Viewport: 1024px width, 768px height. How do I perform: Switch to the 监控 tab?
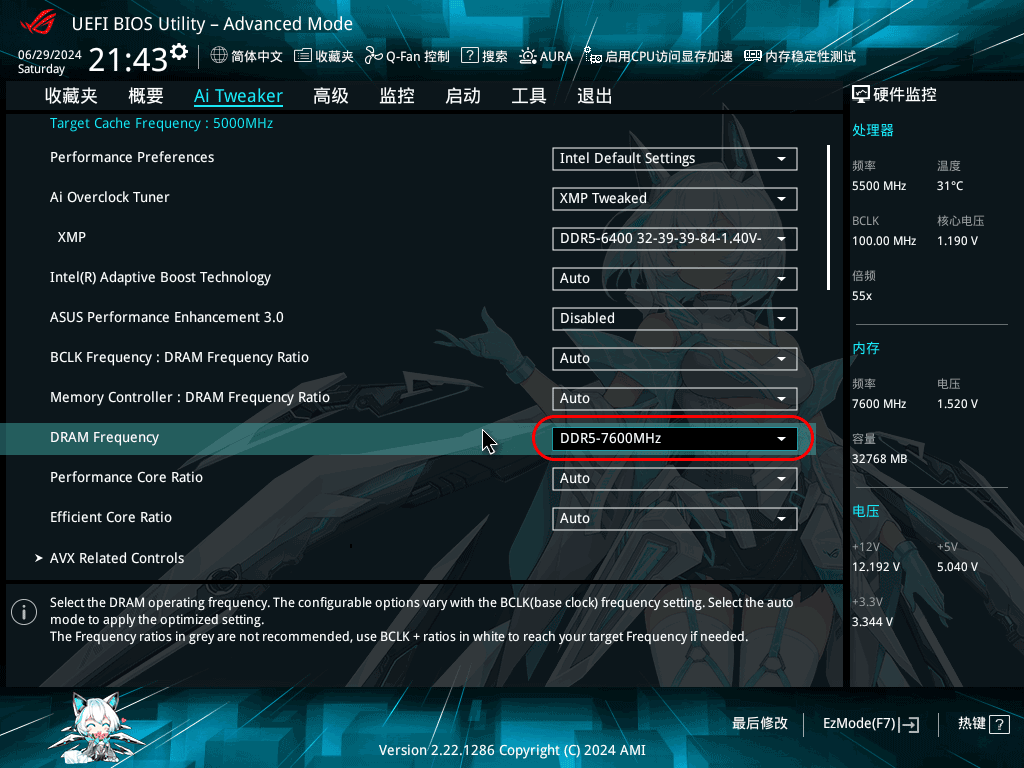point(397,96)
